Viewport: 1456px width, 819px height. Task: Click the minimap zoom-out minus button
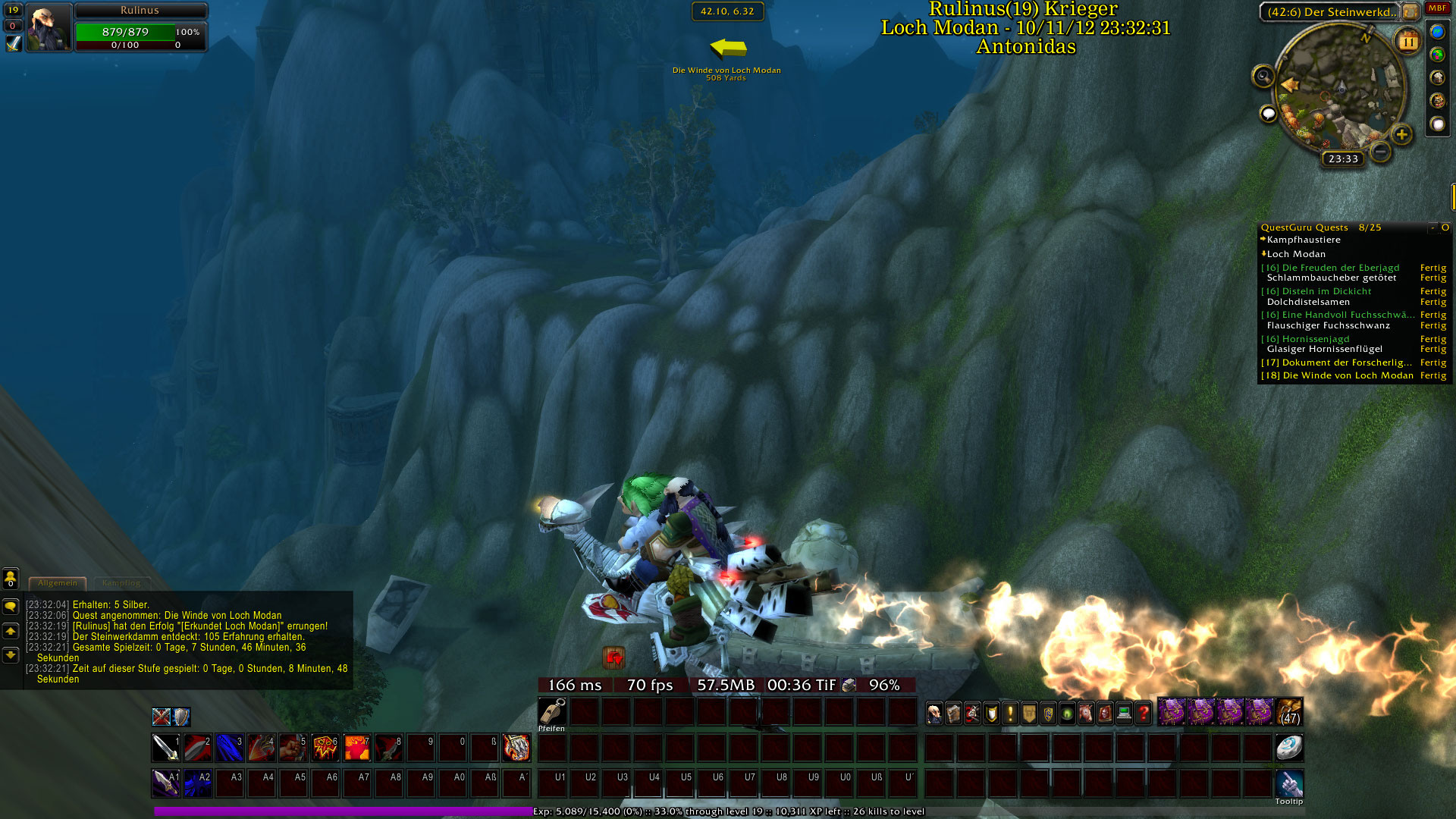[1381, 152]
